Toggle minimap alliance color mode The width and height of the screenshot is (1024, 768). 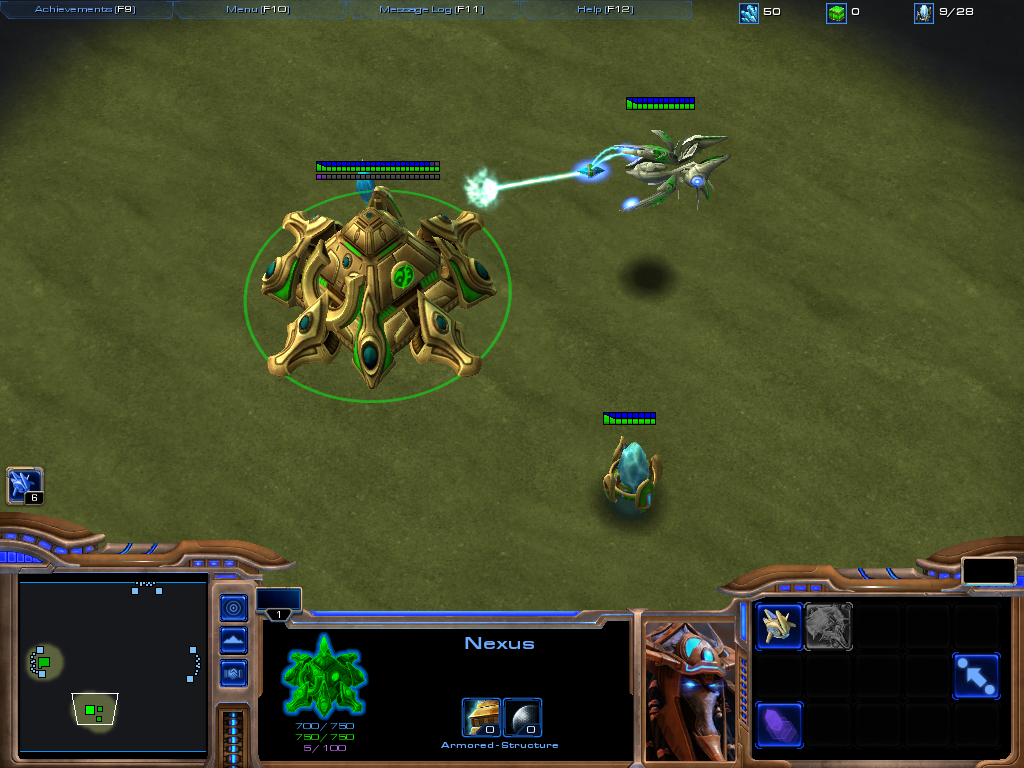point(233,673)
